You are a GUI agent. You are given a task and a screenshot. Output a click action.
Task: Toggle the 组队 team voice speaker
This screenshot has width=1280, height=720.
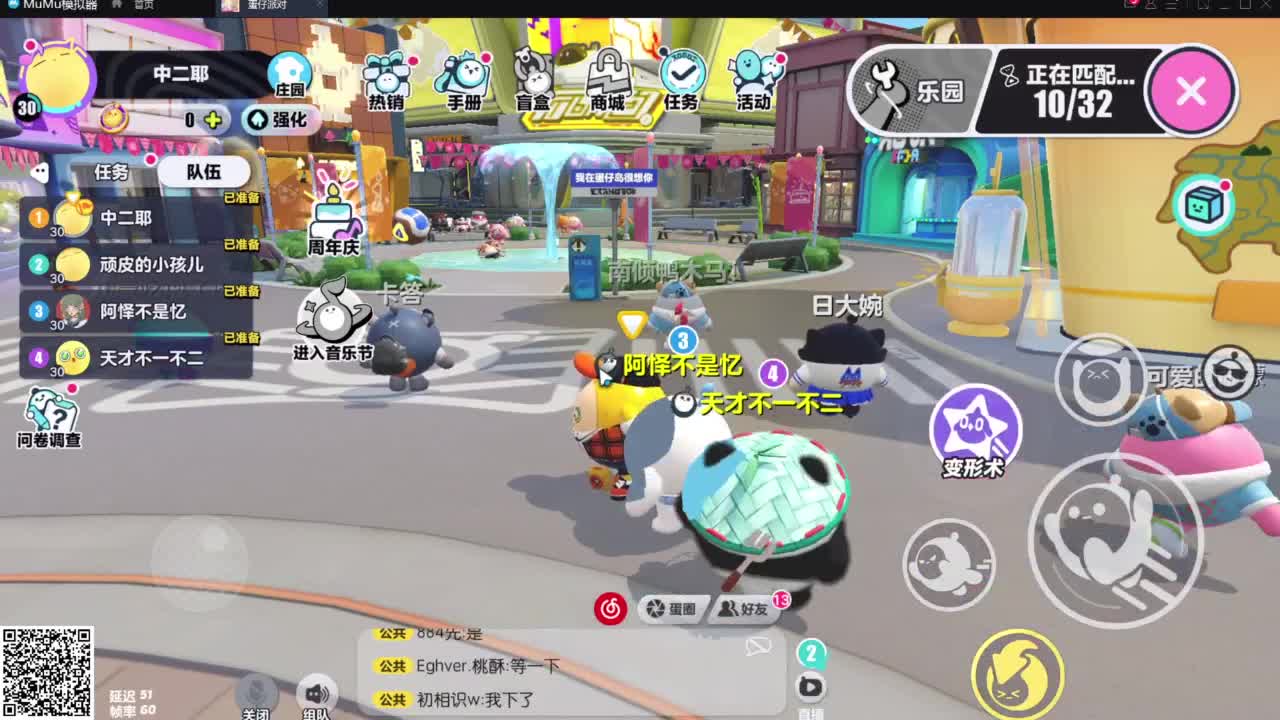(x=318, y=692)
